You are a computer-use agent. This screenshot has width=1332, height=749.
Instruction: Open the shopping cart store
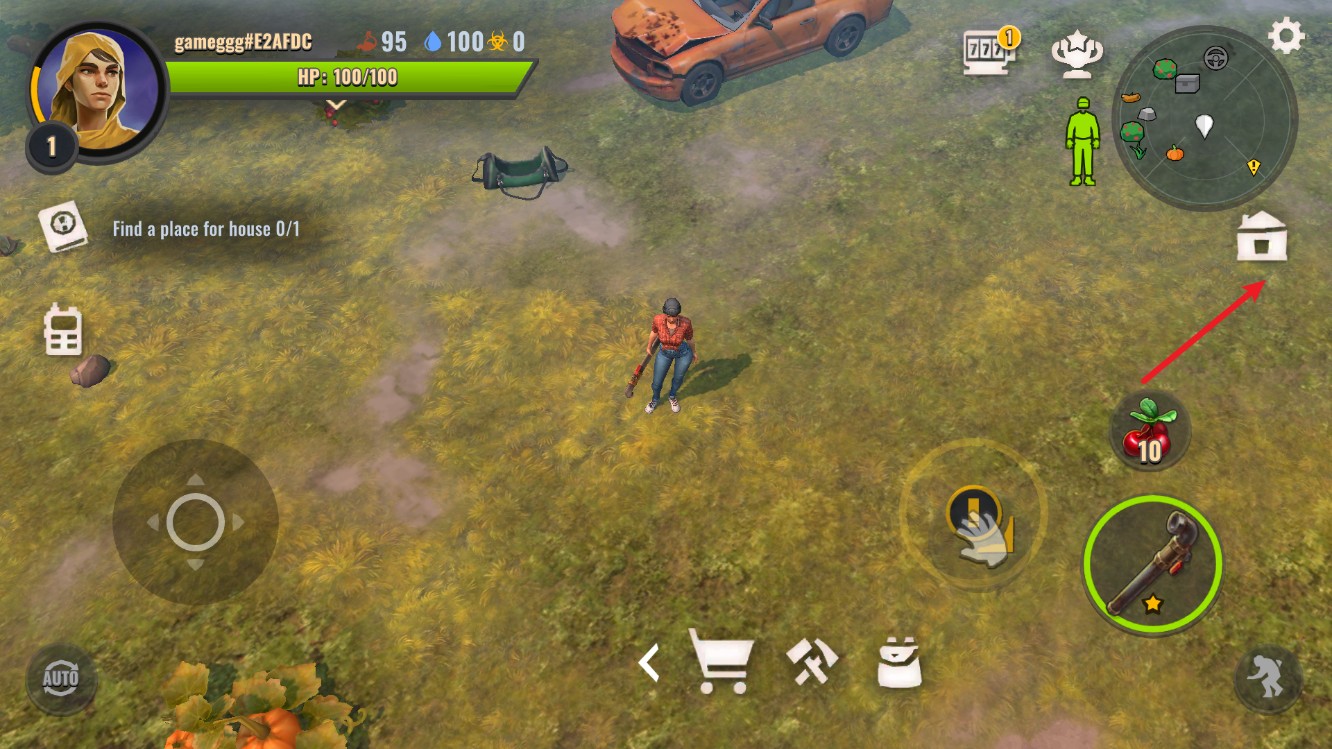pyautogui.click(x=721, y=661)
